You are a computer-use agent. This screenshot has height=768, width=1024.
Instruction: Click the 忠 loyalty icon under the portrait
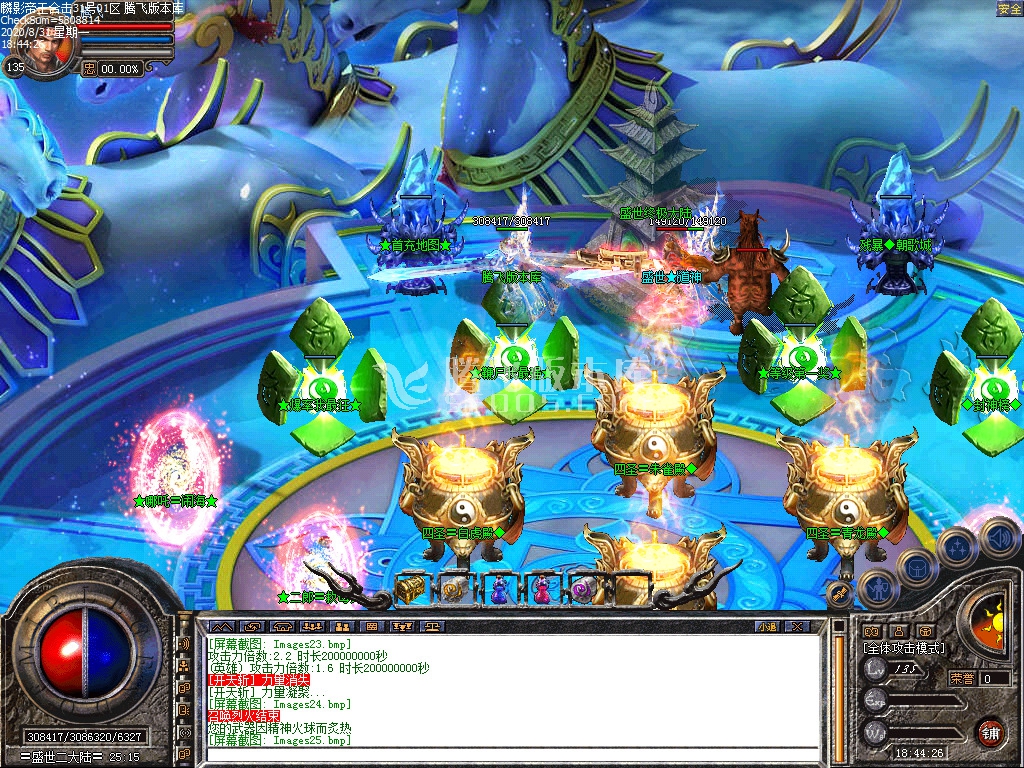coord(89,68)
